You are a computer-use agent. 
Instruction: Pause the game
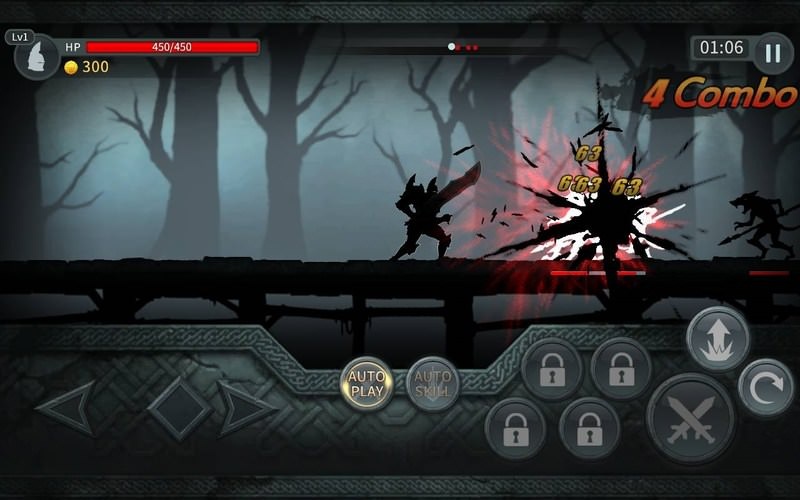[772, 53]
